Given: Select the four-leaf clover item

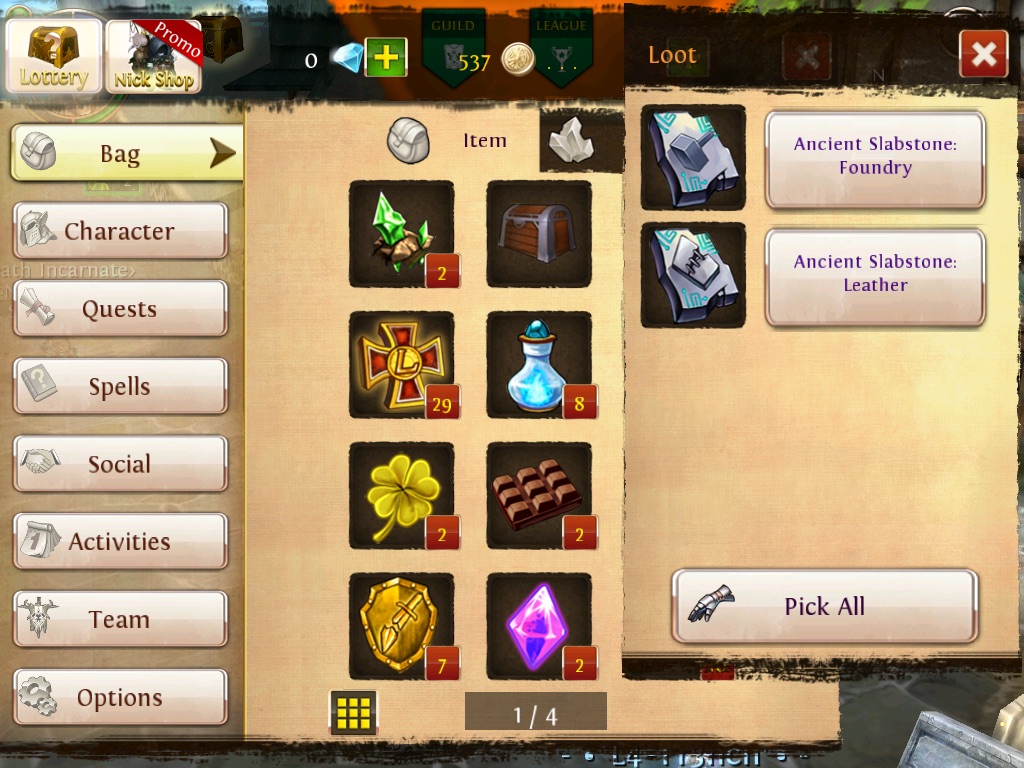Looking at the screenshot, I should (401, 496).
